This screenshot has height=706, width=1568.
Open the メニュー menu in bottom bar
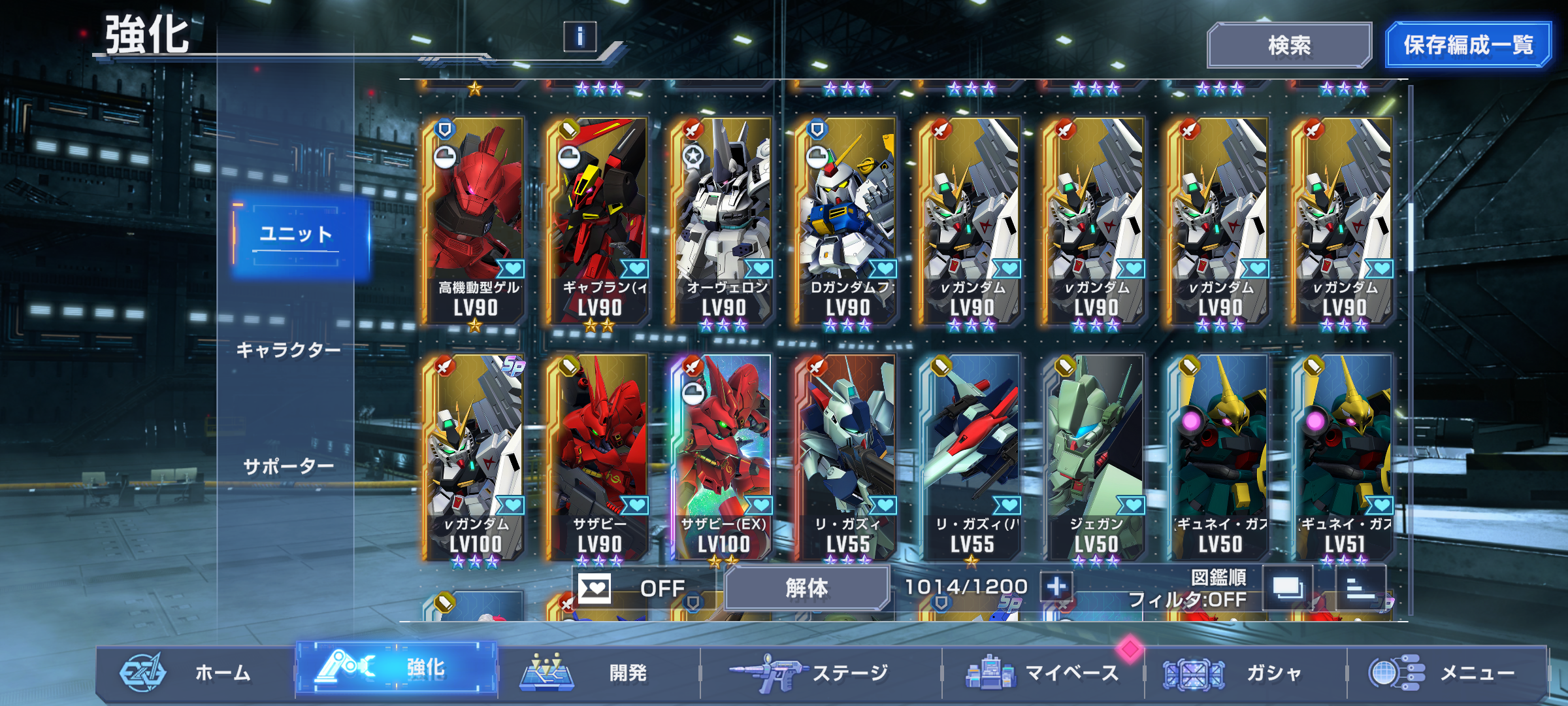1444,672
